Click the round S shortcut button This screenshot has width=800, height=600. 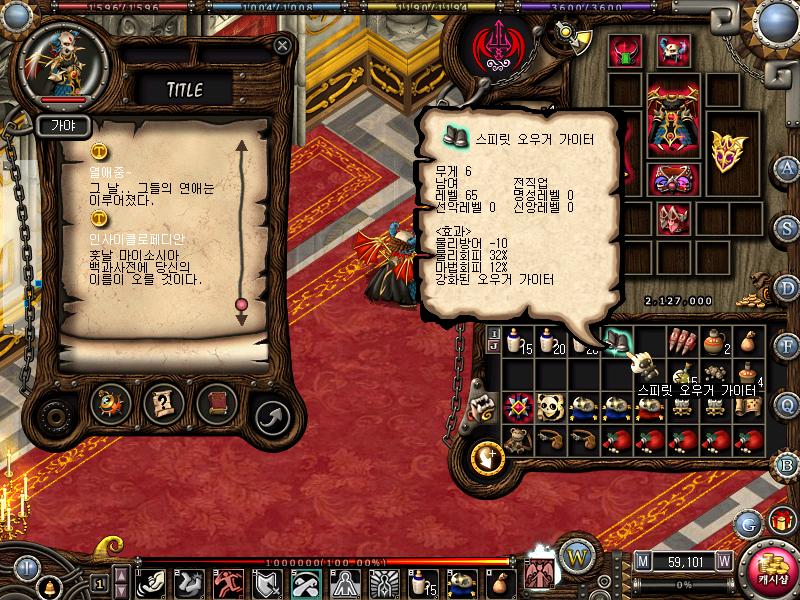click(x=788, y=227)
